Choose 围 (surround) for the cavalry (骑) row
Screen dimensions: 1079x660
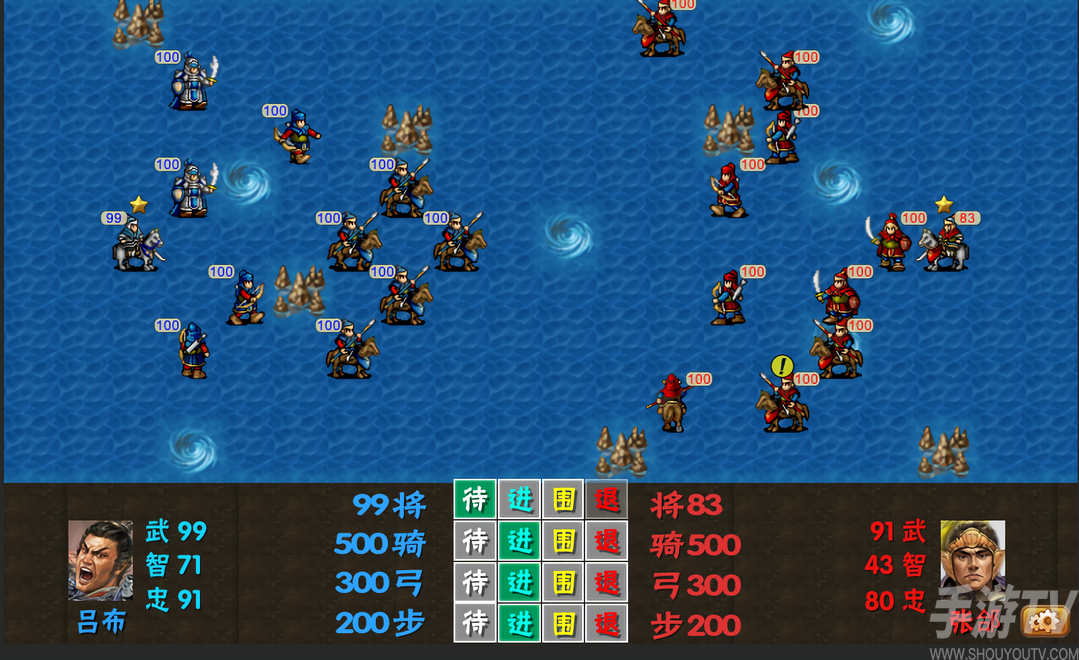563,541
